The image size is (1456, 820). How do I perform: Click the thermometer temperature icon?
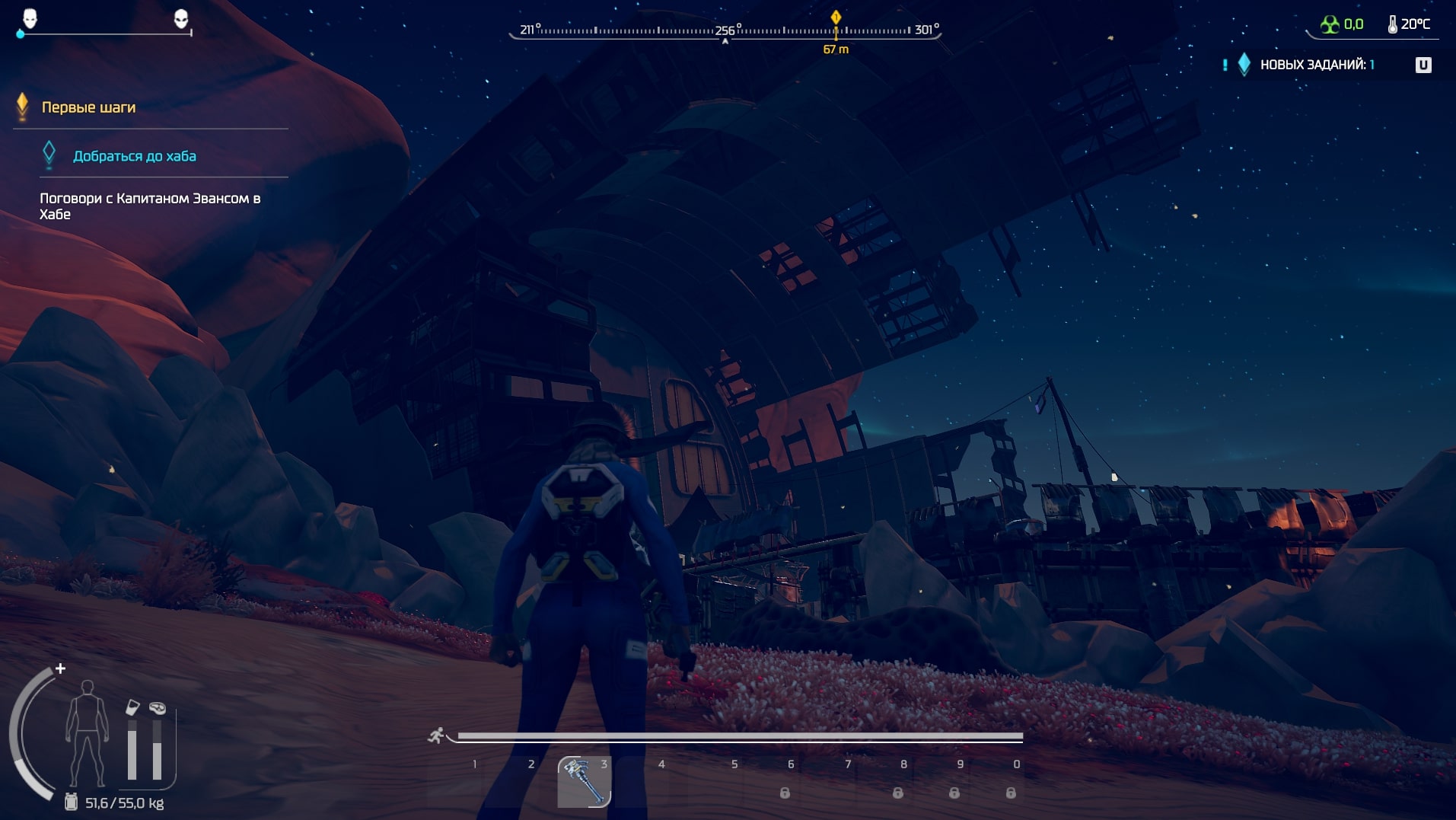1392,24
